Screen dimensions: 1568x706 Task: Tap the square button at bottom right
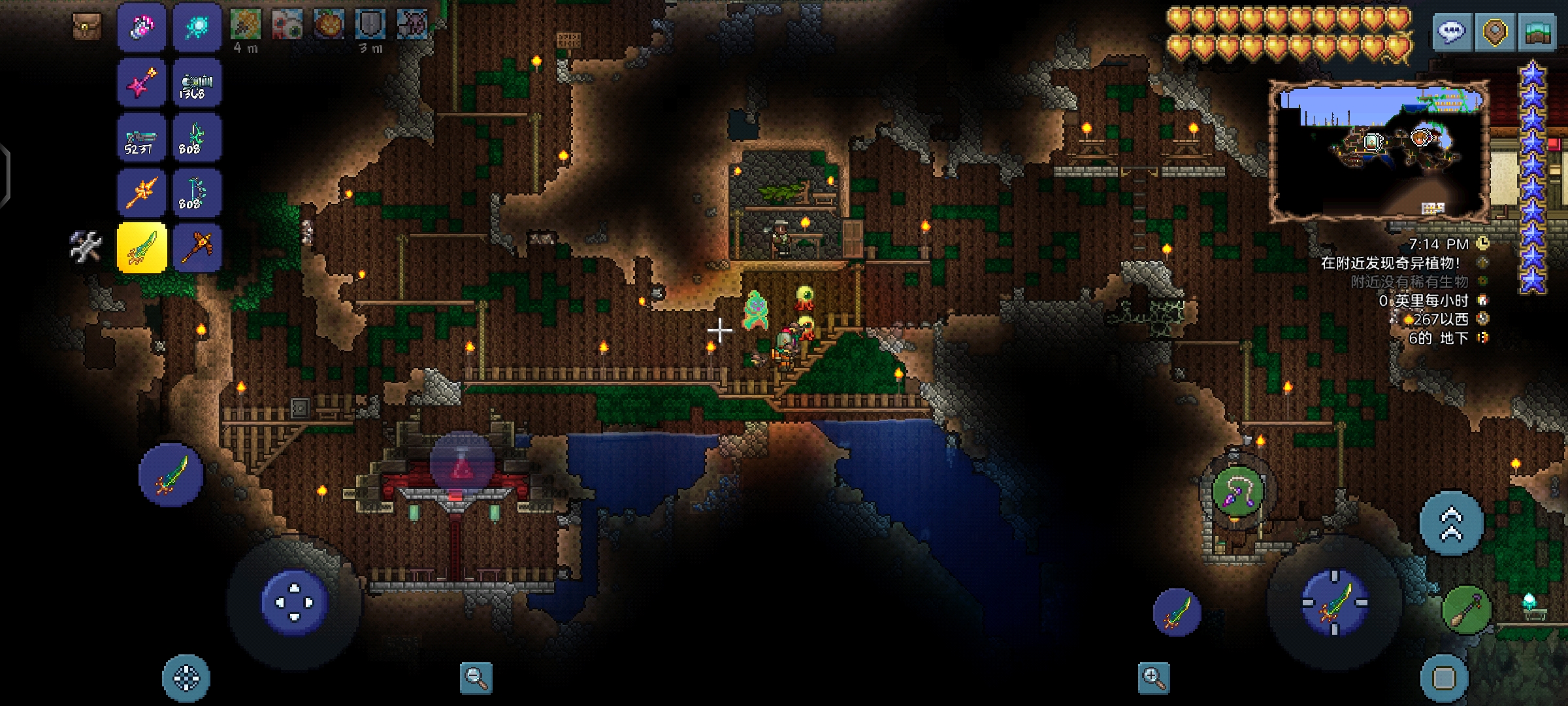[1444, 679]
